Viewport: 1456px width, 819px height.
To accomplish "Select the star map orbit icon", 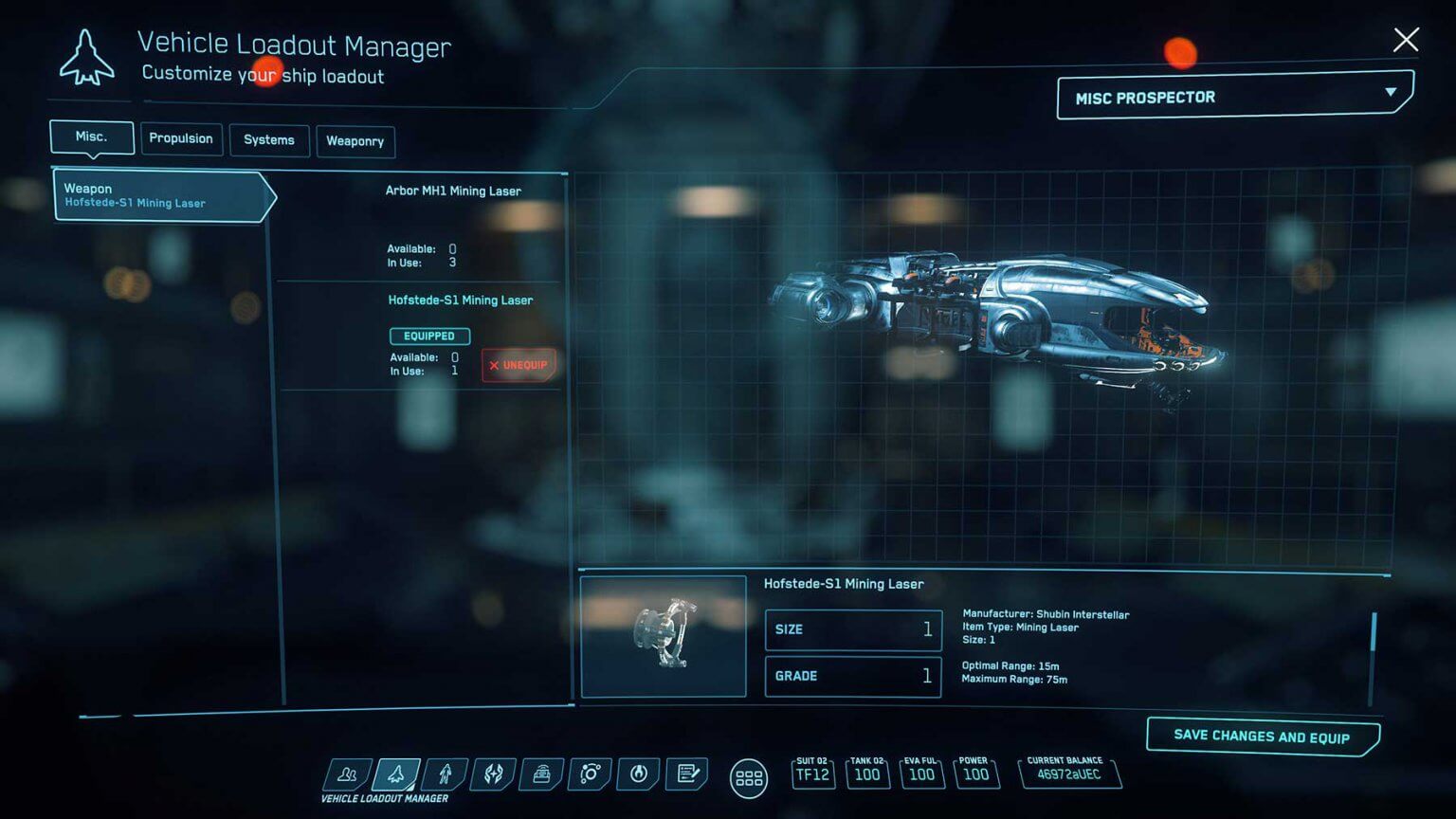I will coord(589,776).
